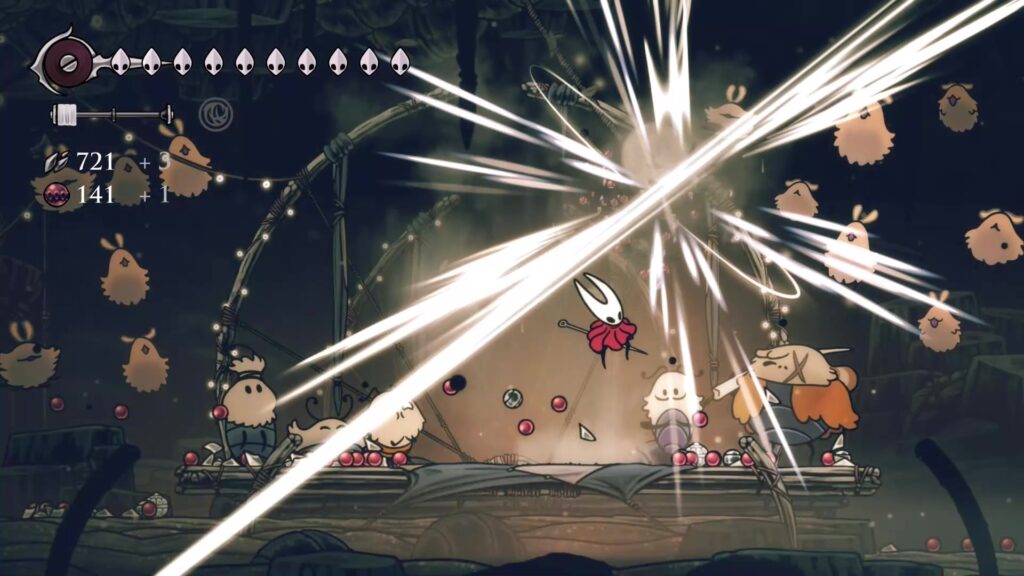This screenshot has width=1024, height=576.
Task: Click the red silk spool crest emblem
Action: click(x=67, y=62)
